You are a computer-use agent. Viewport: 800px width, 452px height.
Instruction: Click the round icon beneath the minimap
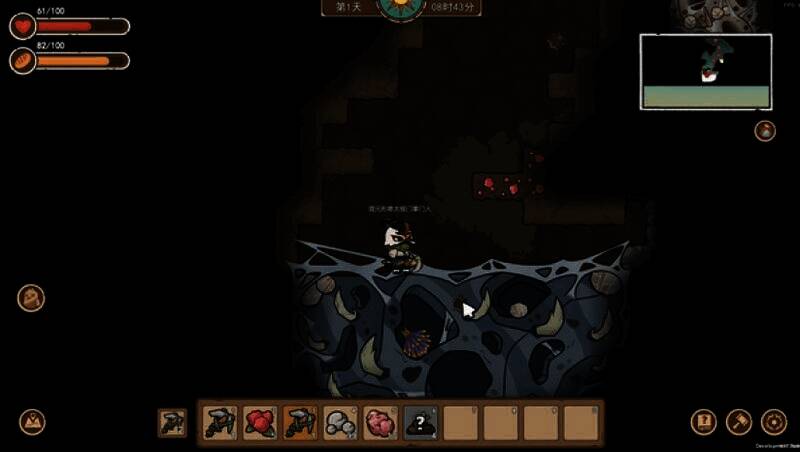pyautogui.click(x=765, y=131)
